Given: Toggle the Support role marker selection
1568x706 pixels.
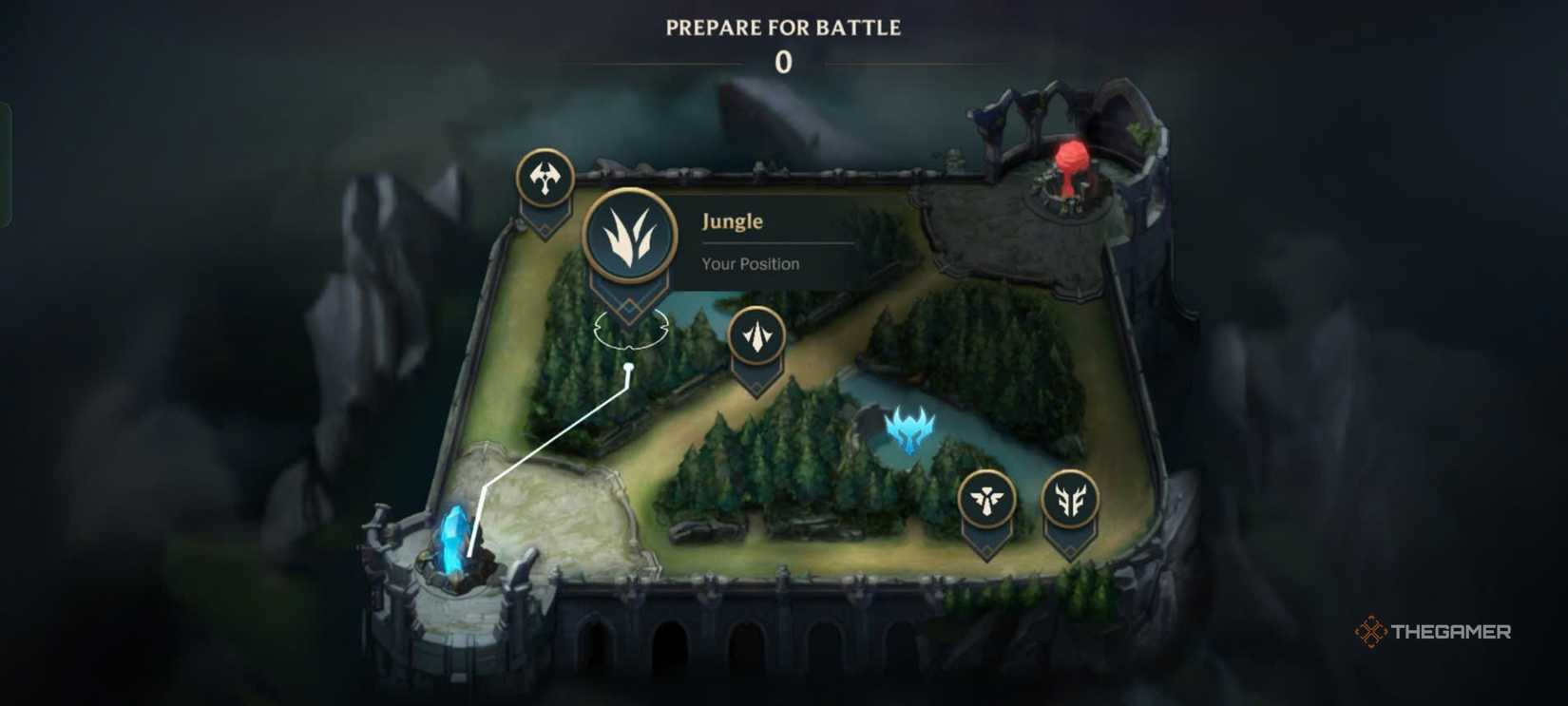Looking at the screenshot, I should pyautogui.click(x=988, y=498).
